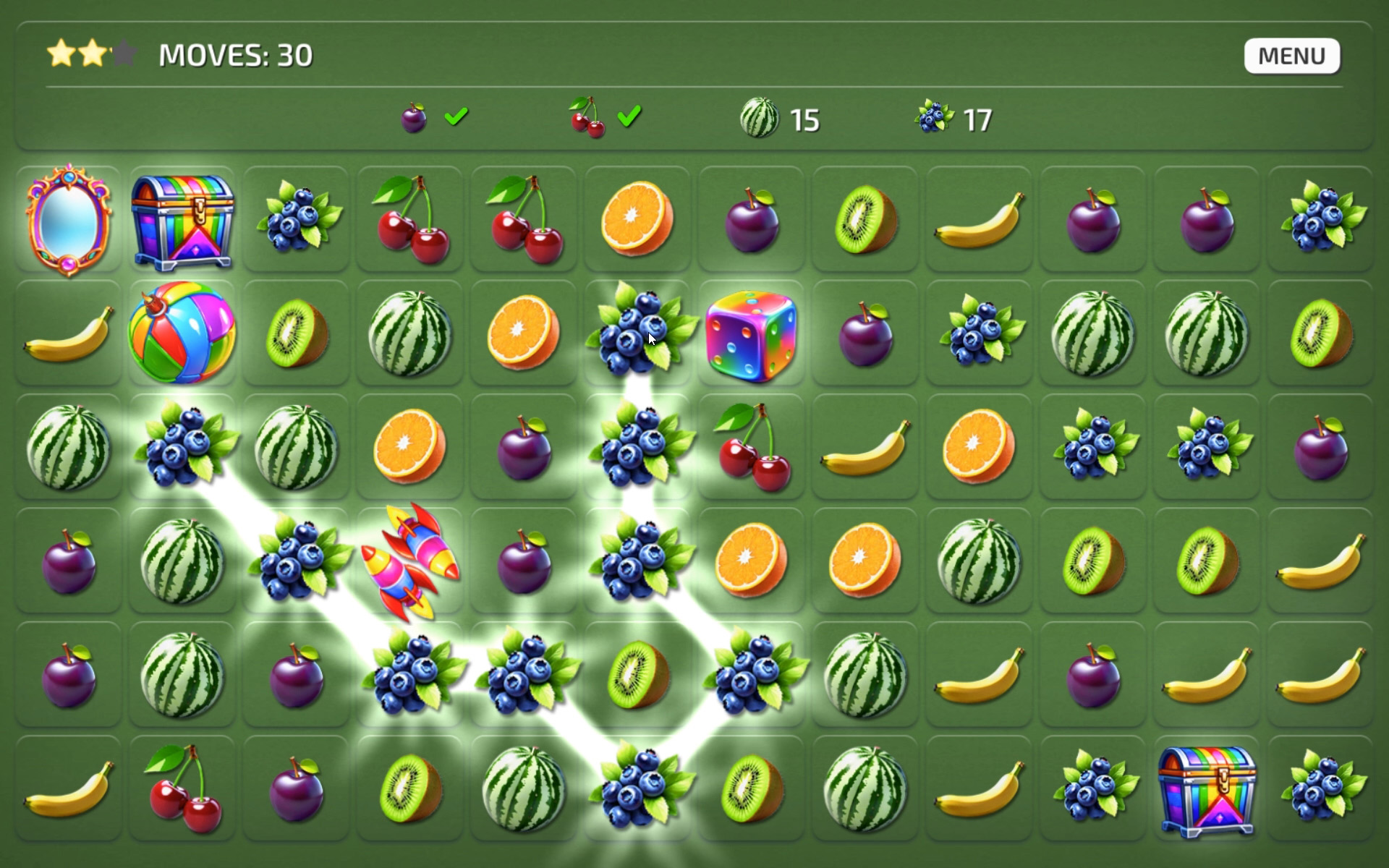Select the magic mirror tile
Viewport: 1389px width, 868px height.
coord(69,219)
